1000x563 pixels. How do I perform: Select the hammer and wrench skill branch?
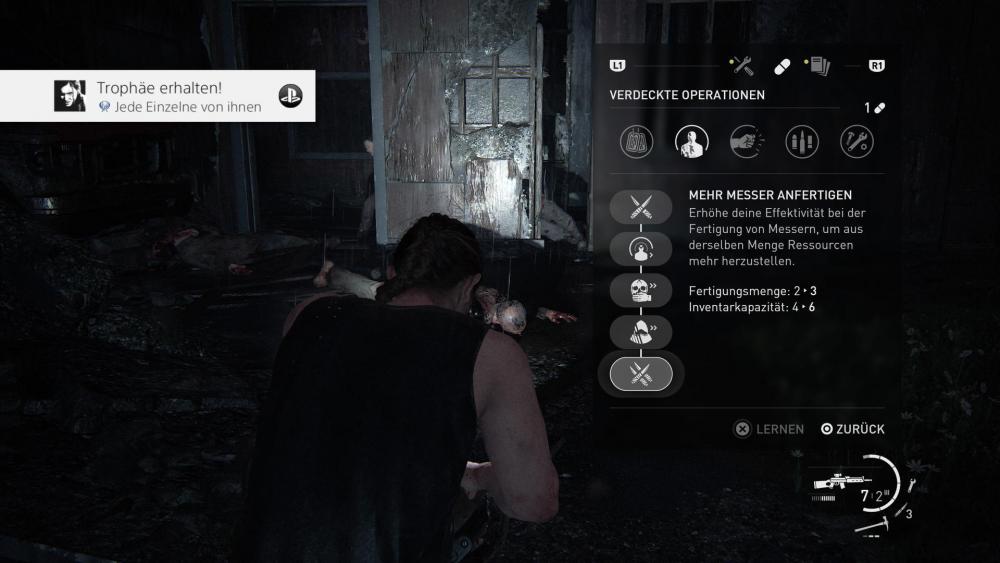coord(856,142)
